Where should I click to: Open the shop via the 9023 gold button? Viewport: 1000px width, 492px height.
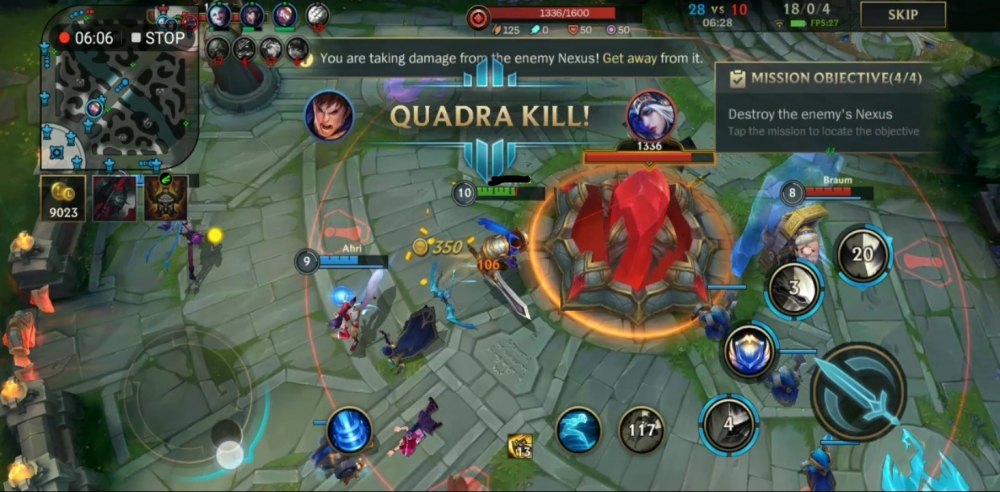(x=62, y=198)
